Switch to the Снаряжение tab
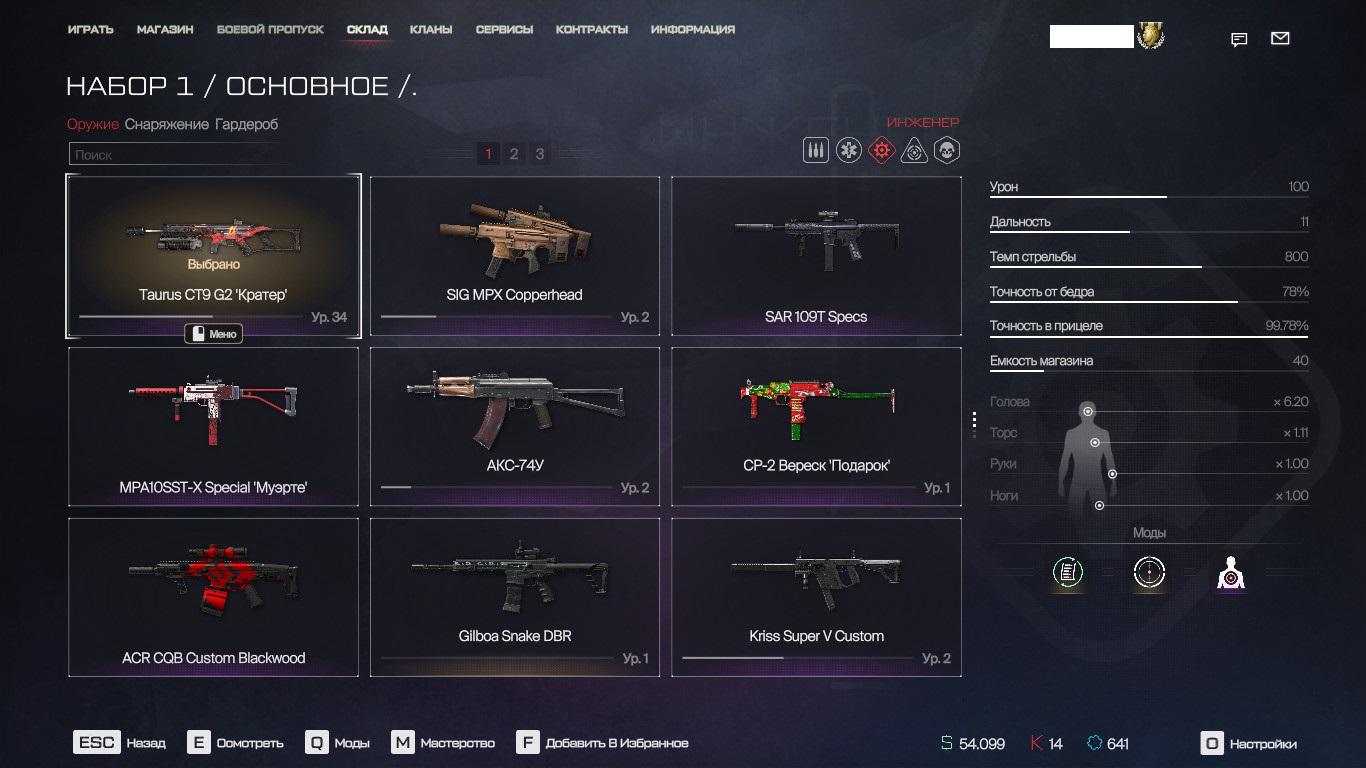This screenshot has height=768, width=1366. coord(167,125)
